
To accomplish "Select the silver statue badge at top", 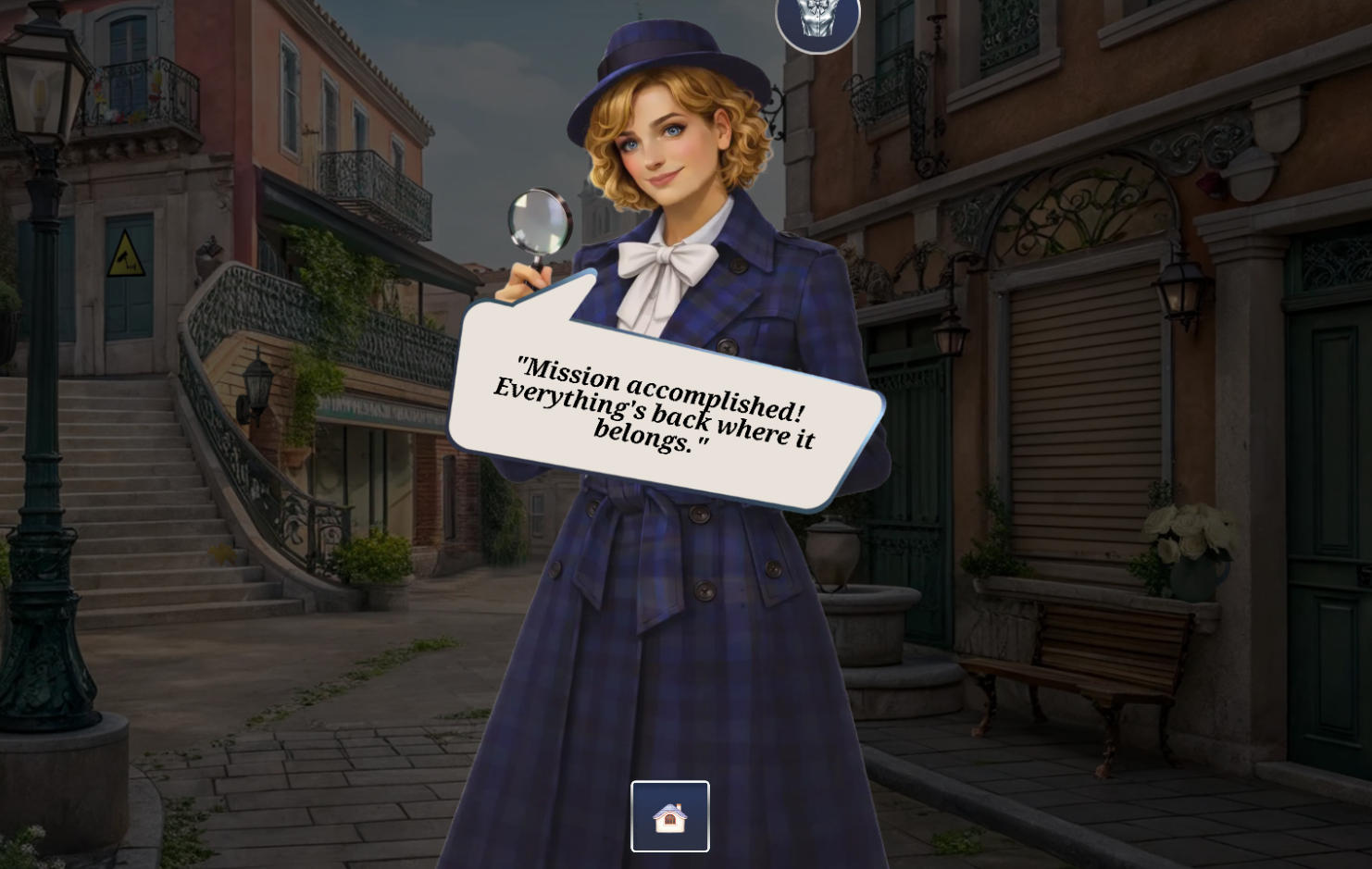I will 817,20.
